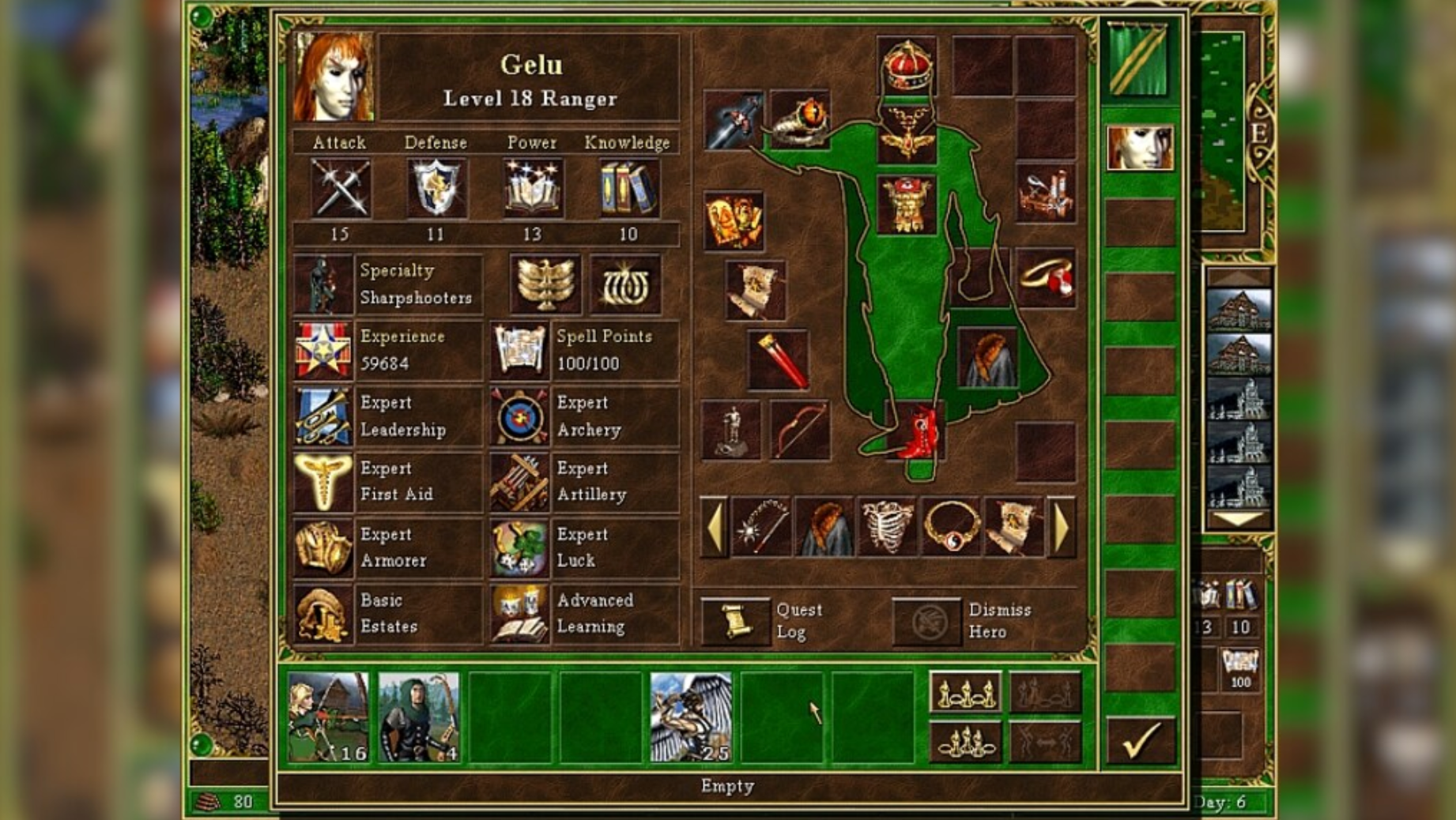Select the Attack skill icon
This screenshot has width=1456, height=820.
(x=341, y=189)
